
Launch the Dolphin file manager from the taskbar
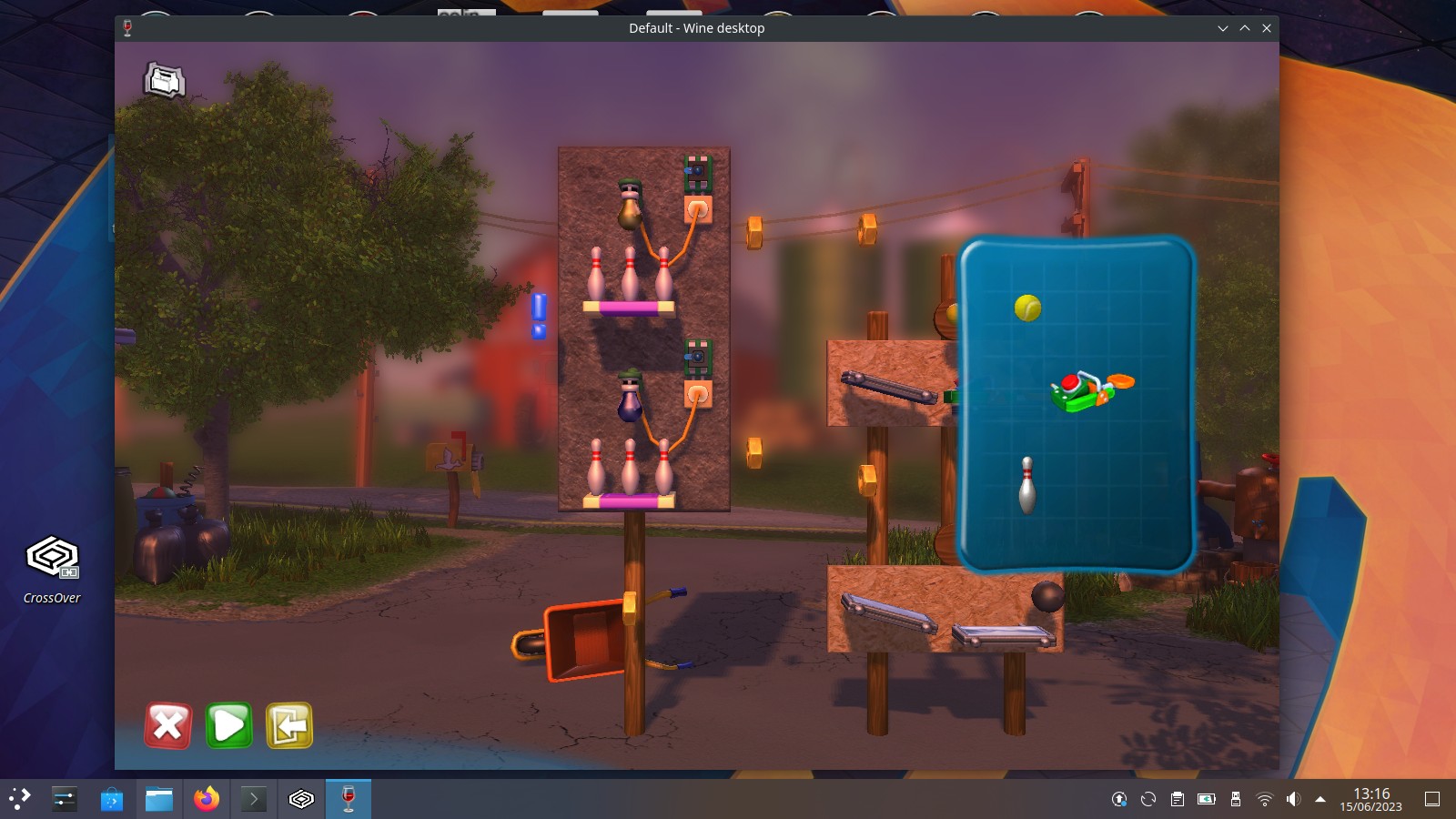click(x=158, y=799)
